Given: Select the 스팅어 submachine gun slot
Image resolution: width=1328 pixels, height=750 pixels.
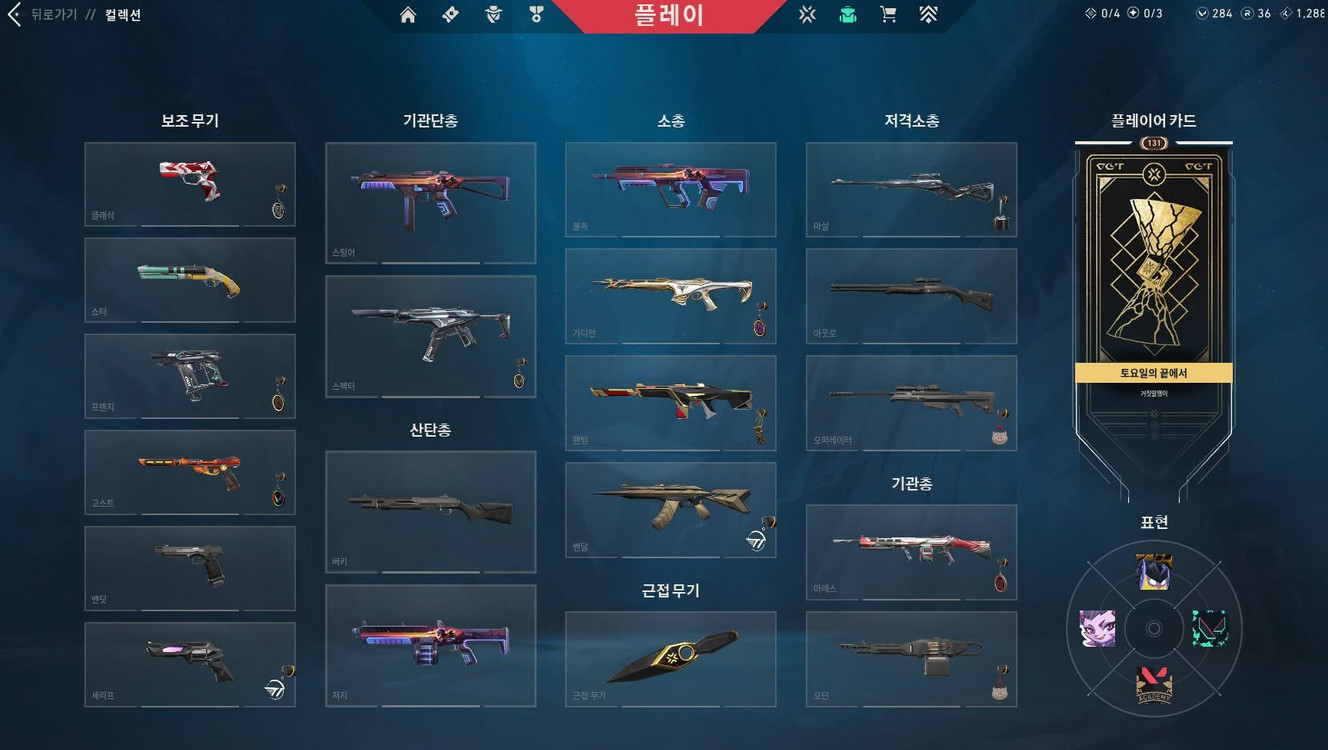Looking at the screenshot, I should (x=430, y=203).
